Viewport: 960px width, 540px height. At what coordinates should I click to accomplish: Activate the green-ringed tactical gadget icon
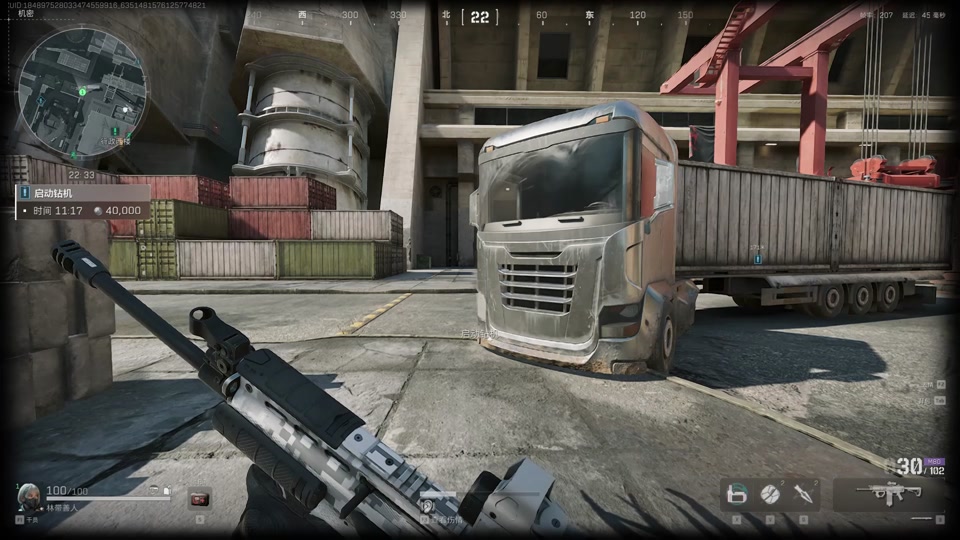738,493
